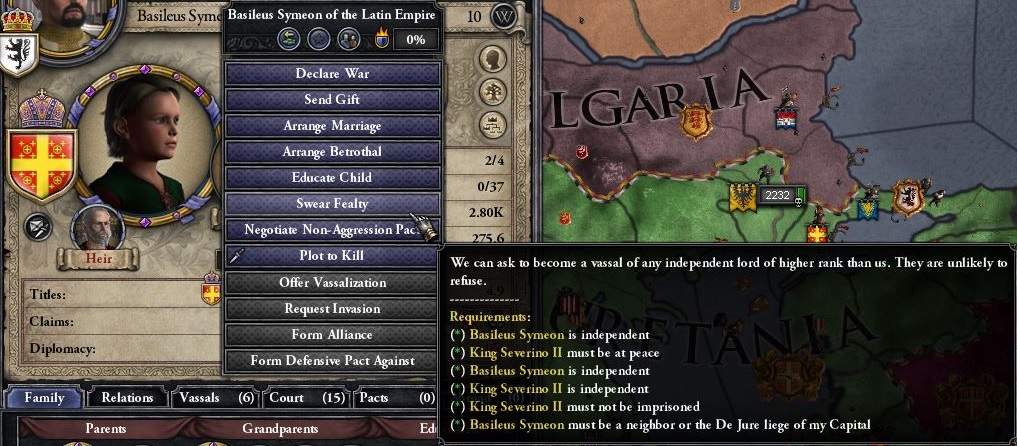Open the Relations tab
The height and width of the screenshot is (446, 1017).
(127, 397)
